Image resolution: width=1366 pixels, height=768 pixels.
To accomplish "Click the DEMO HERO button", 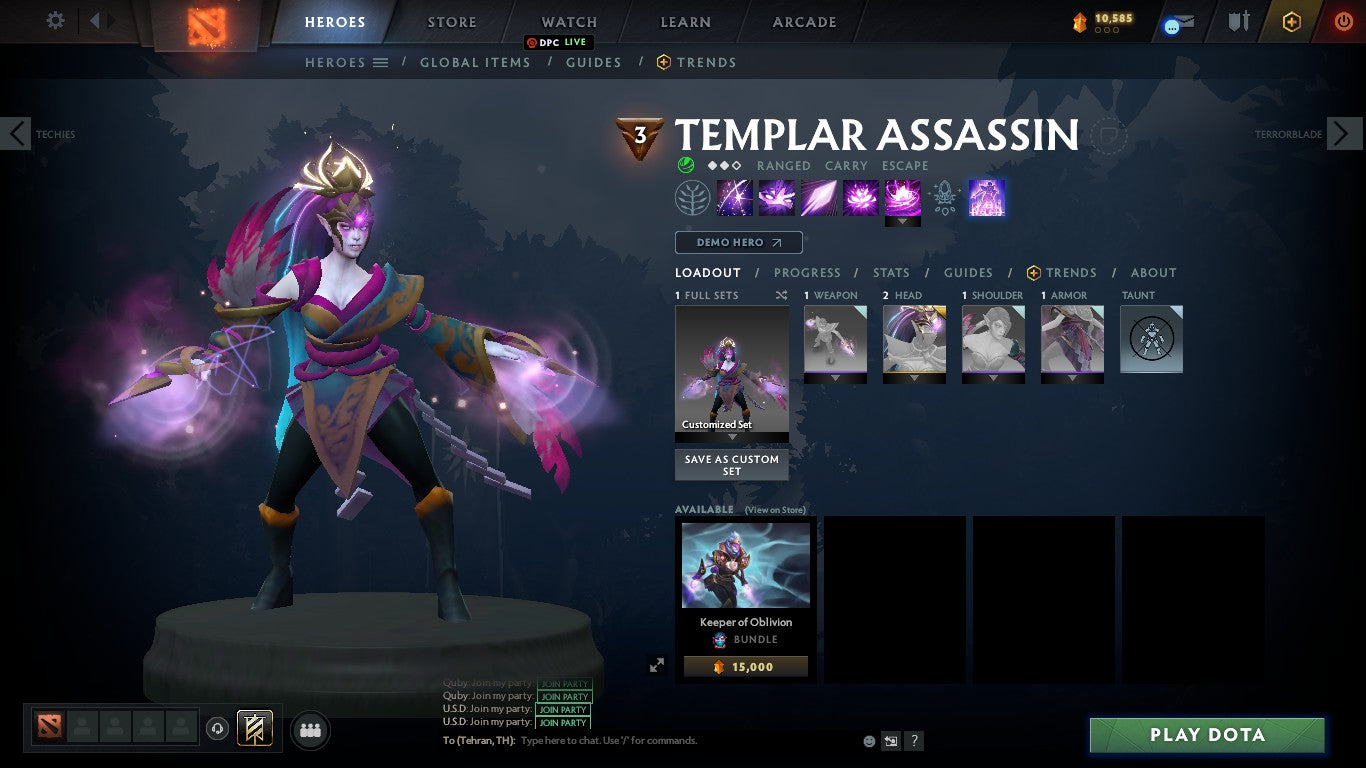I will [x=738, y=242].
